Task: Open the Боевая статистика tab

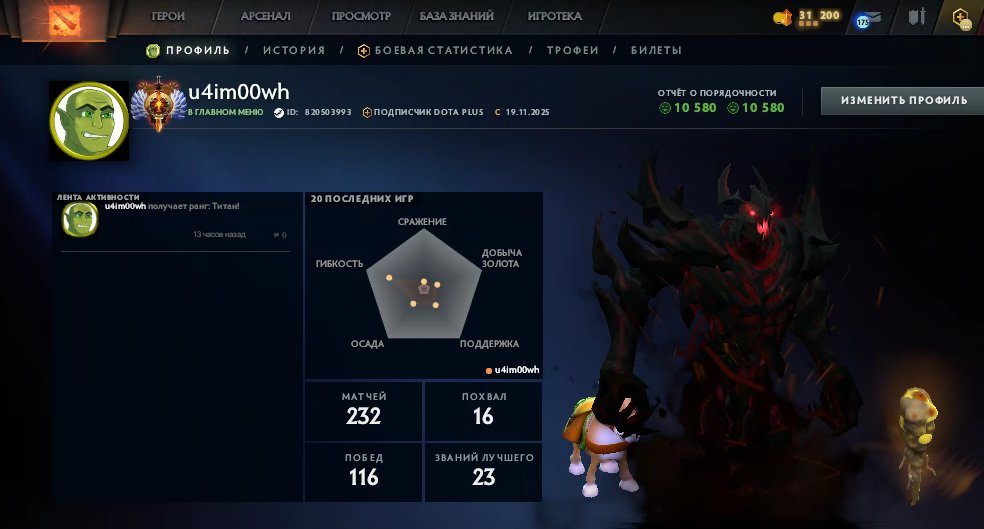Action: (x=443, y=50)
